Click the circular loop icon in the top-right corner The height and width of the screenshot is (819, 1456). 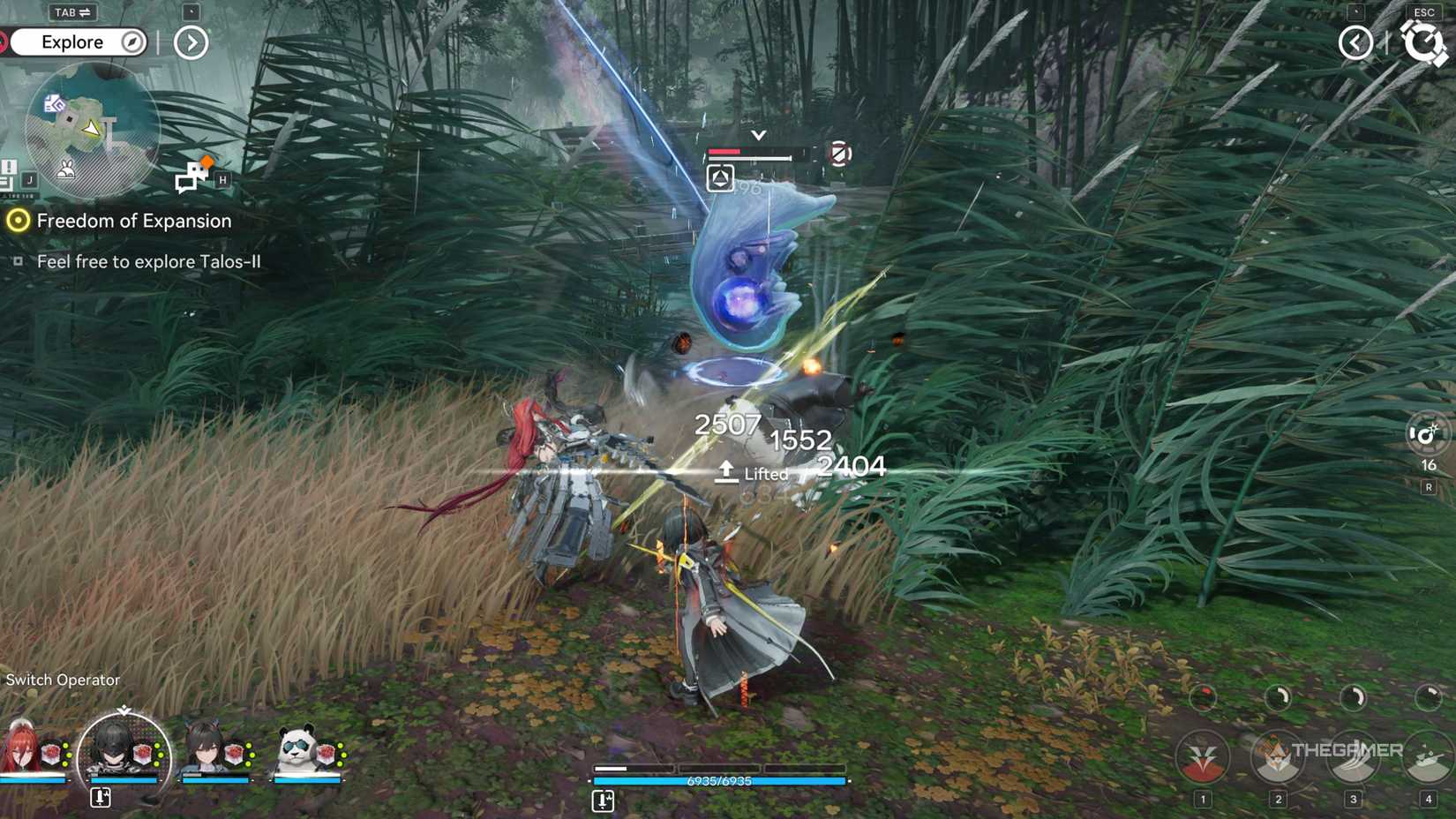(1426, 41)
